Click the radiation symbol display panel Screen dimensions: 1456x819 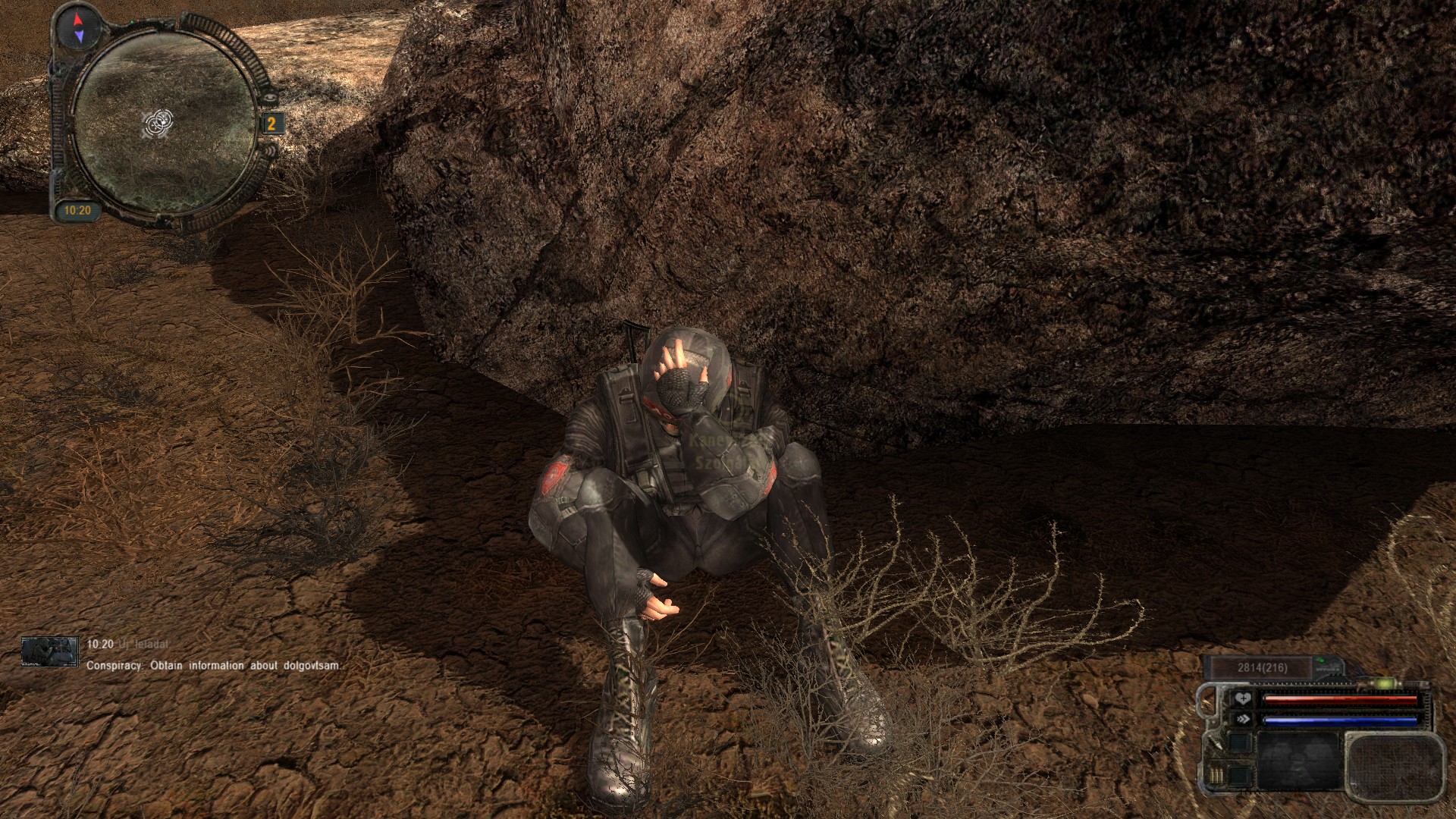1299,761
